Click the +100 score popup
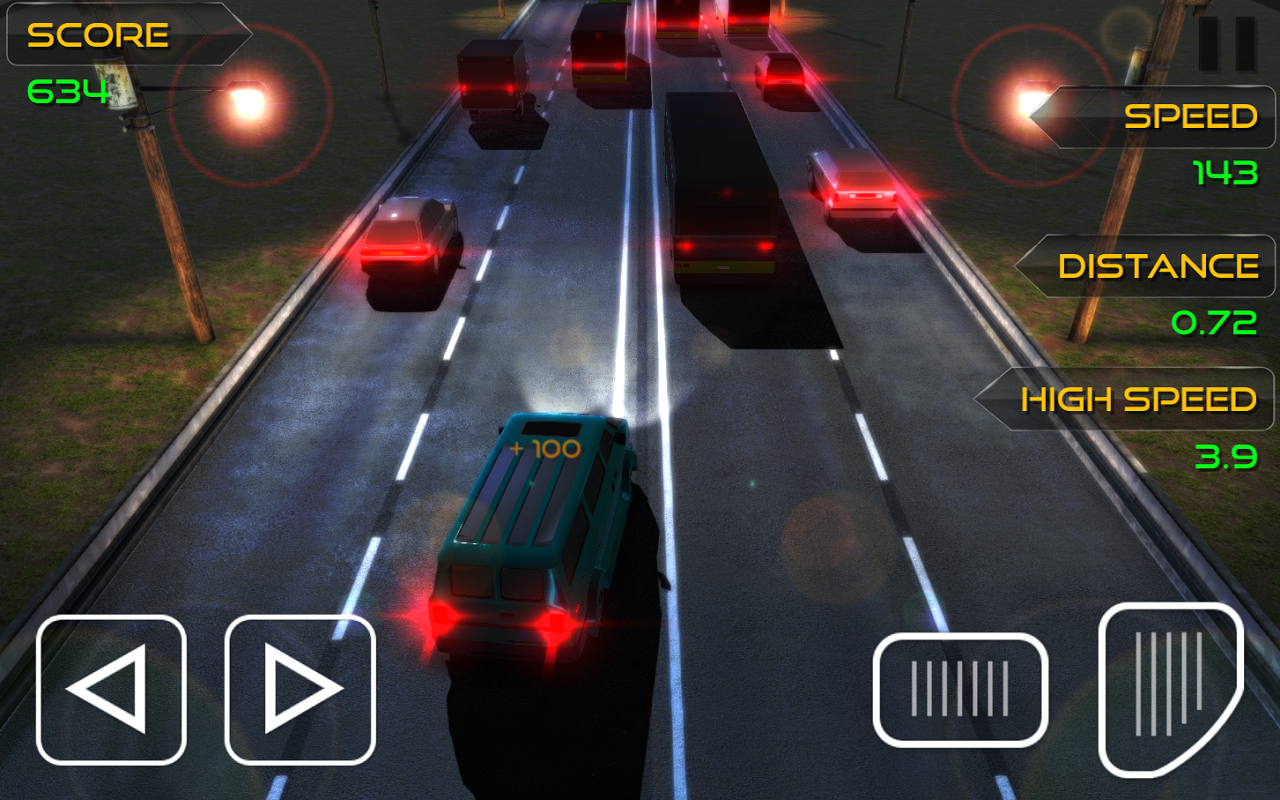Viewport: 1280px width, 800px height. (541, 448)
